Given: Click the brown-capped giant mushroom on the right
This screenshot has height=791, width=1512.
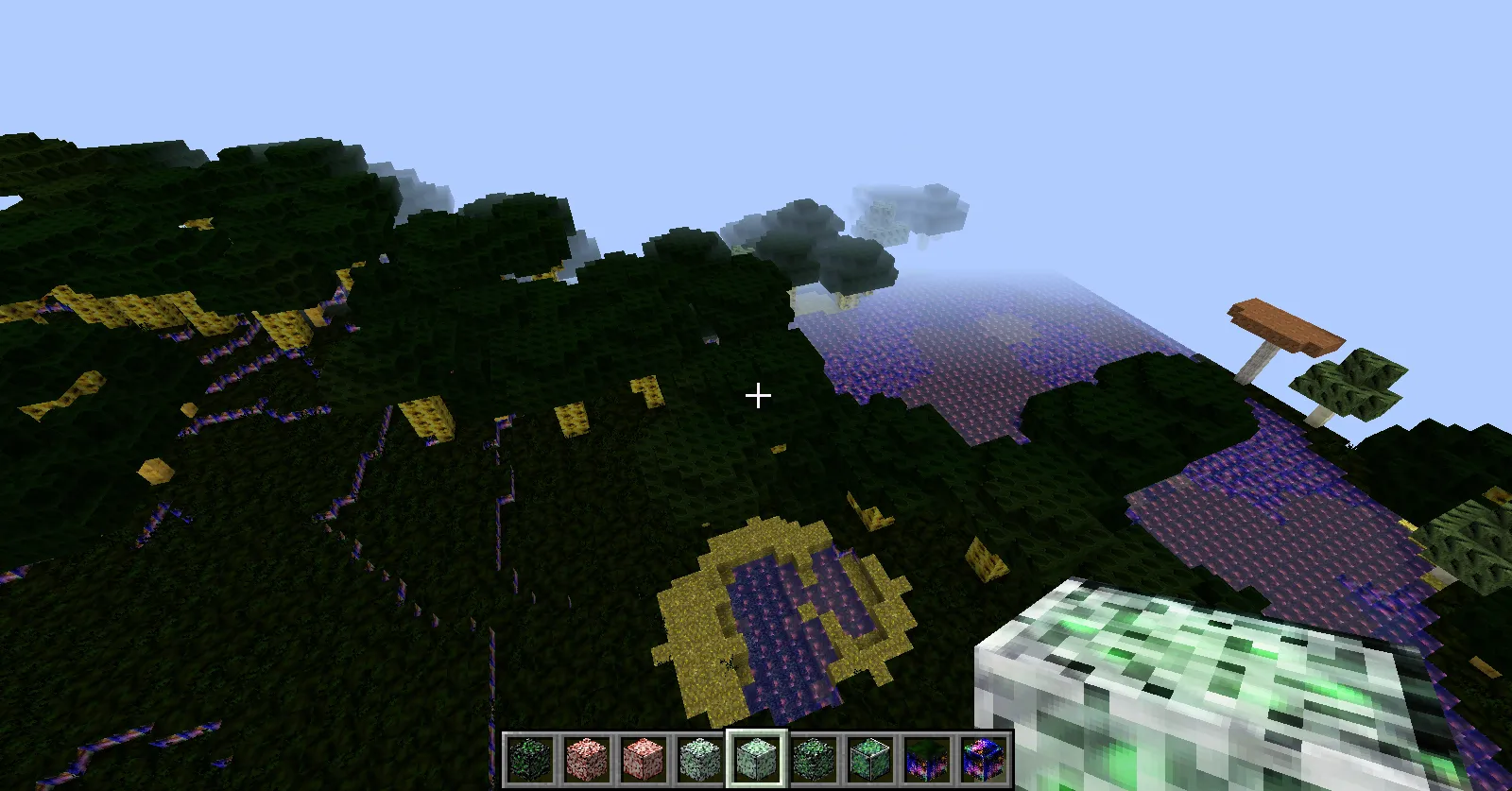Looking at the screenshot, I should pos(1285,326).
